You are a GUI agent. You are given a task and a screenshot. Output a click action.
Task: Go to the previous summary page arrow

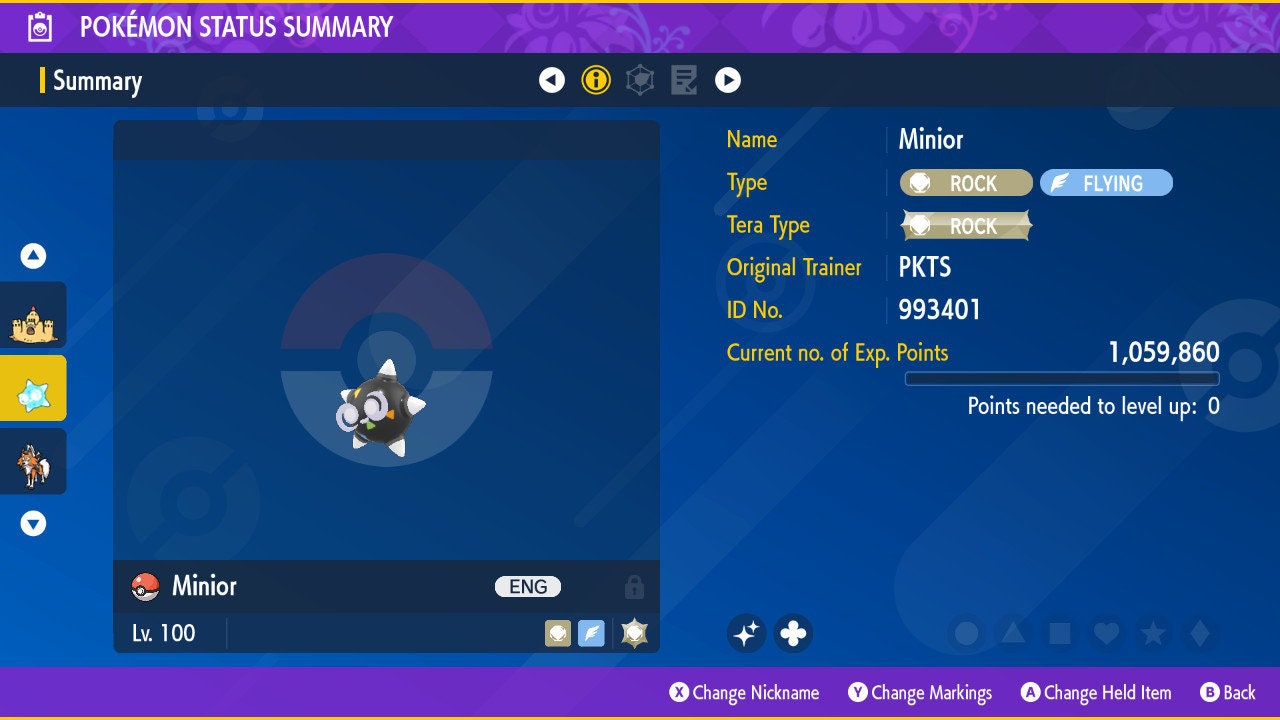click(x=552, y=80)
